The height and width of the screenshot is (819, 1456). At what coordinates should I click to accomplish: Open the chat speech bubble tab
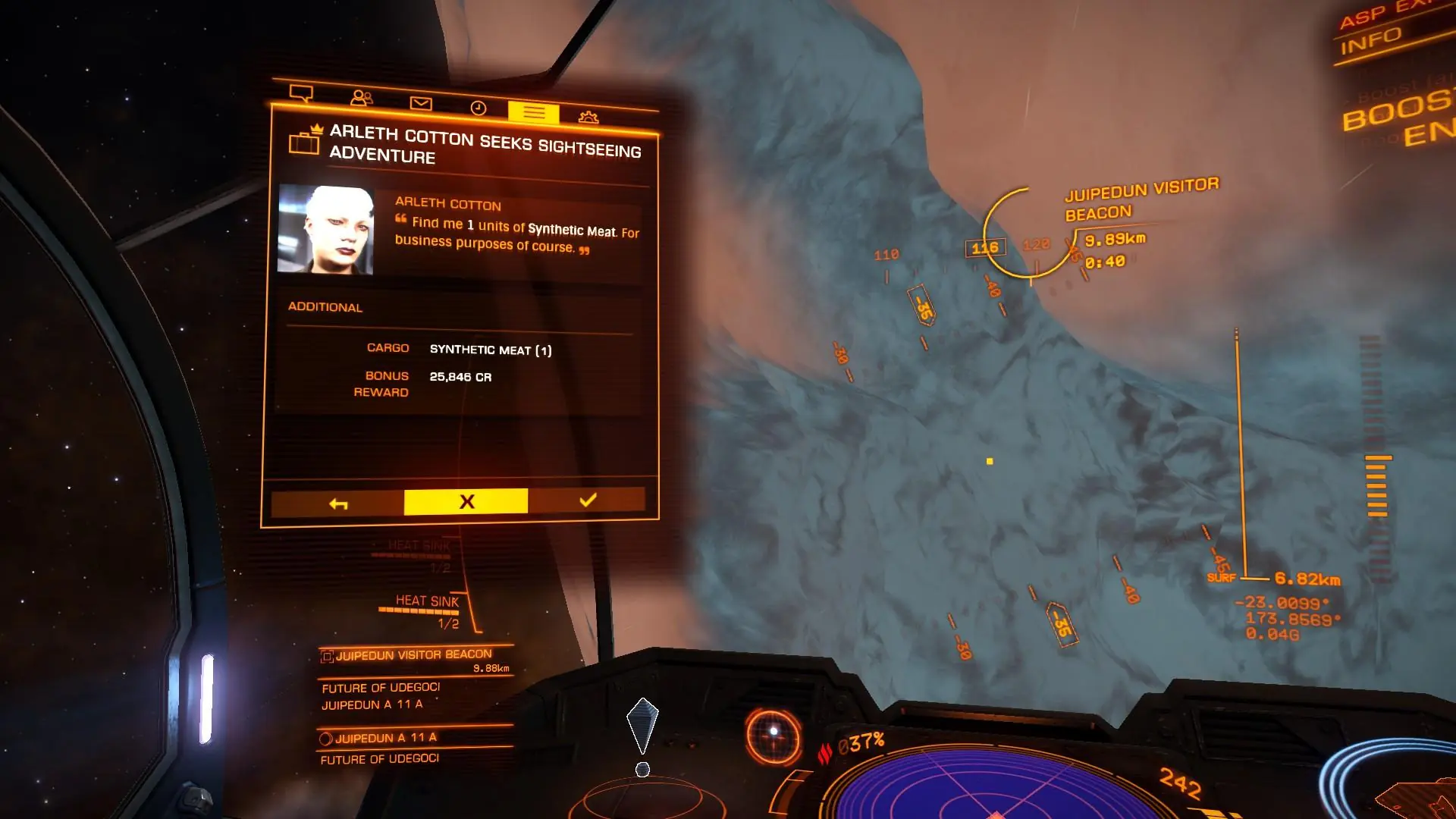click(x=301, y=94)
